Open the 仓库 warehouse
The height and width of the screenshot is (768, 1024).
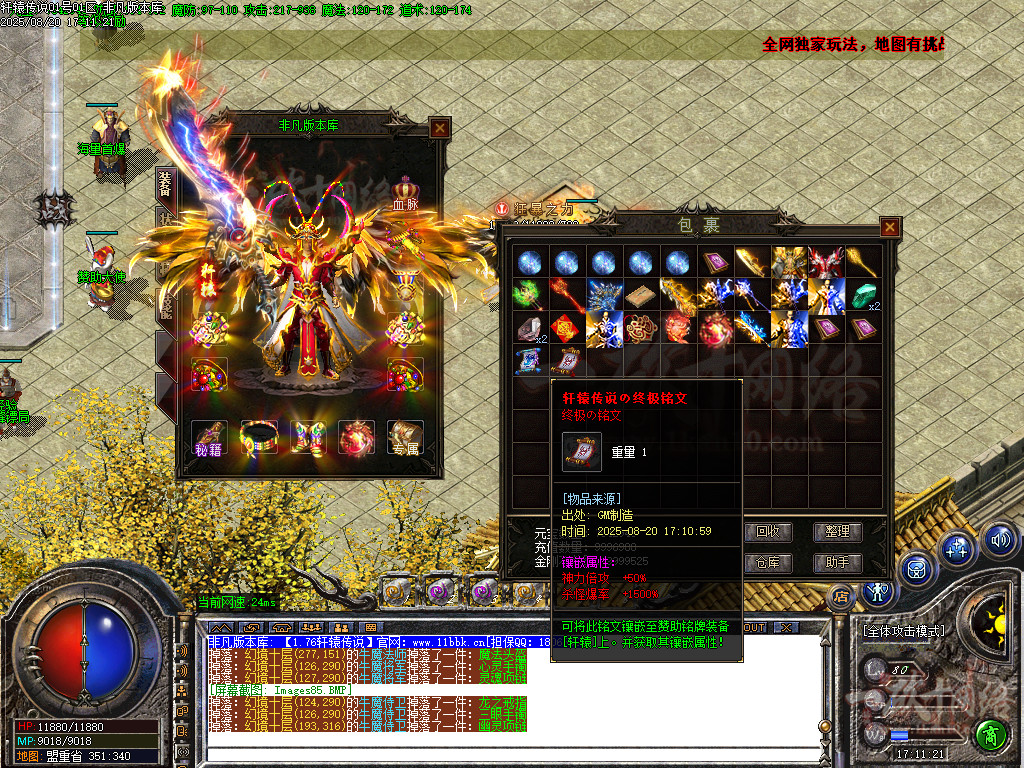tap(768, 563)
